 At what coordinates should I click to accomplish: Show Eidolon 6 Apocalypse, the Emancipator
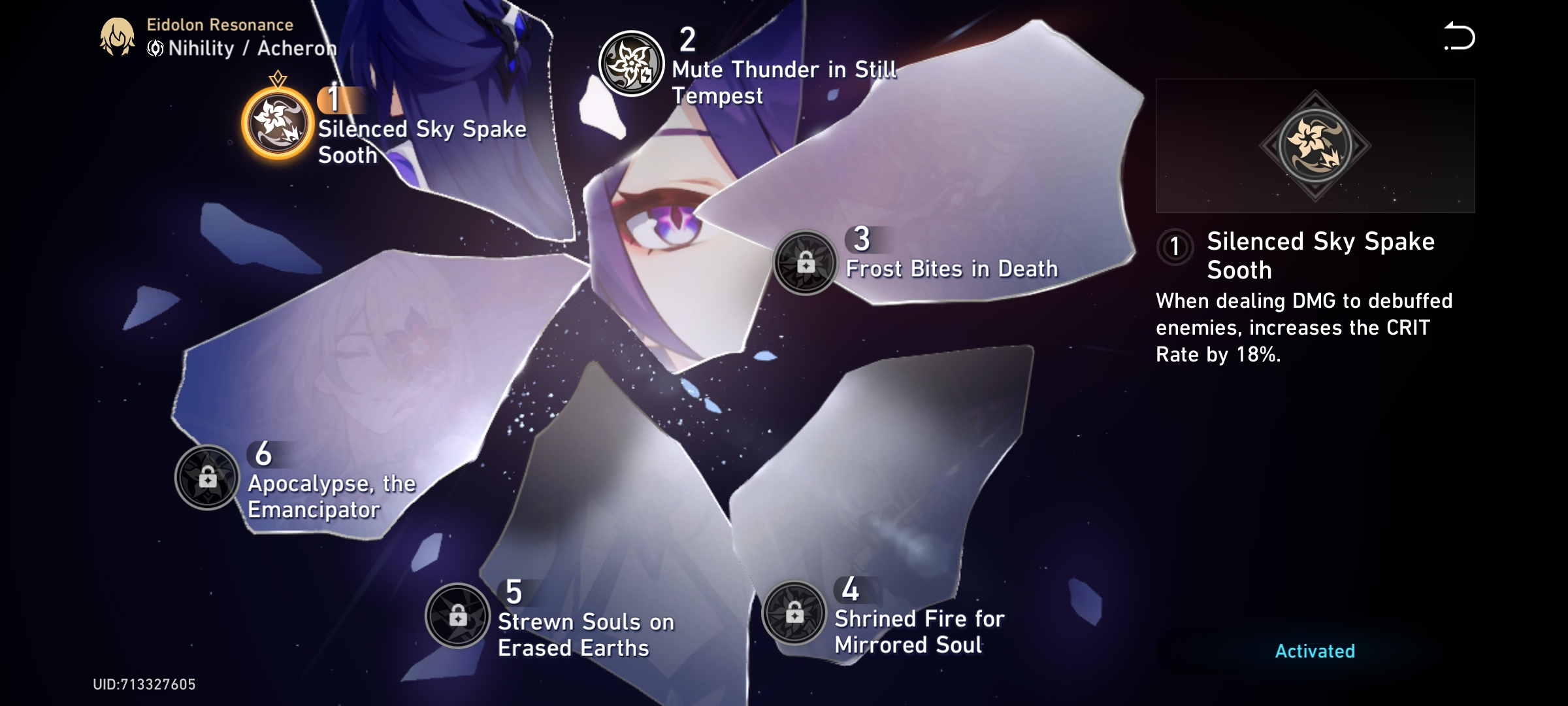tap(207, 478)
